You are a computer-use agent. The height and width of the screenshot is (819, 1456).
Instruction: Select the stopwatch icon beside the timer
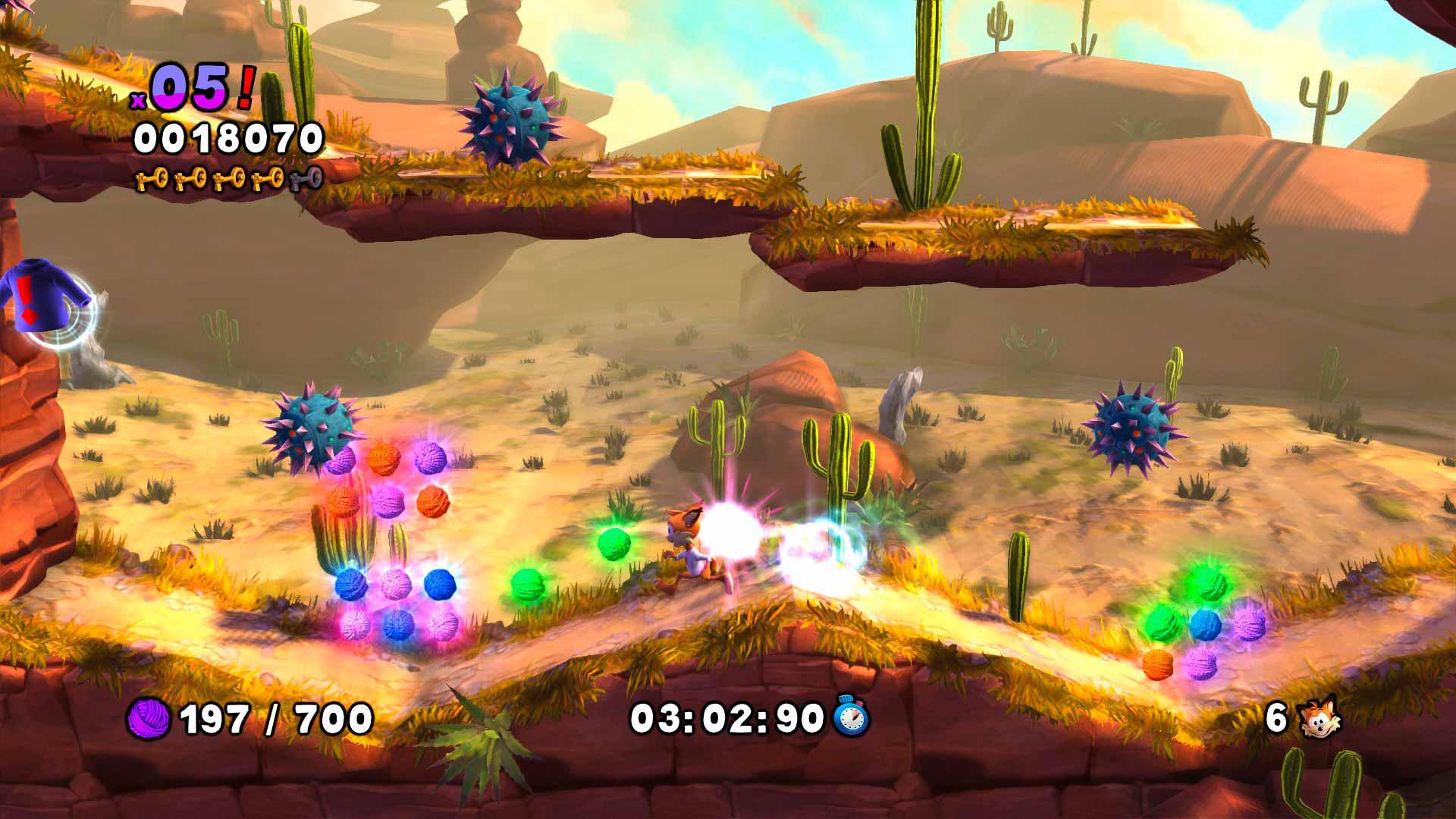pos(852,717)
